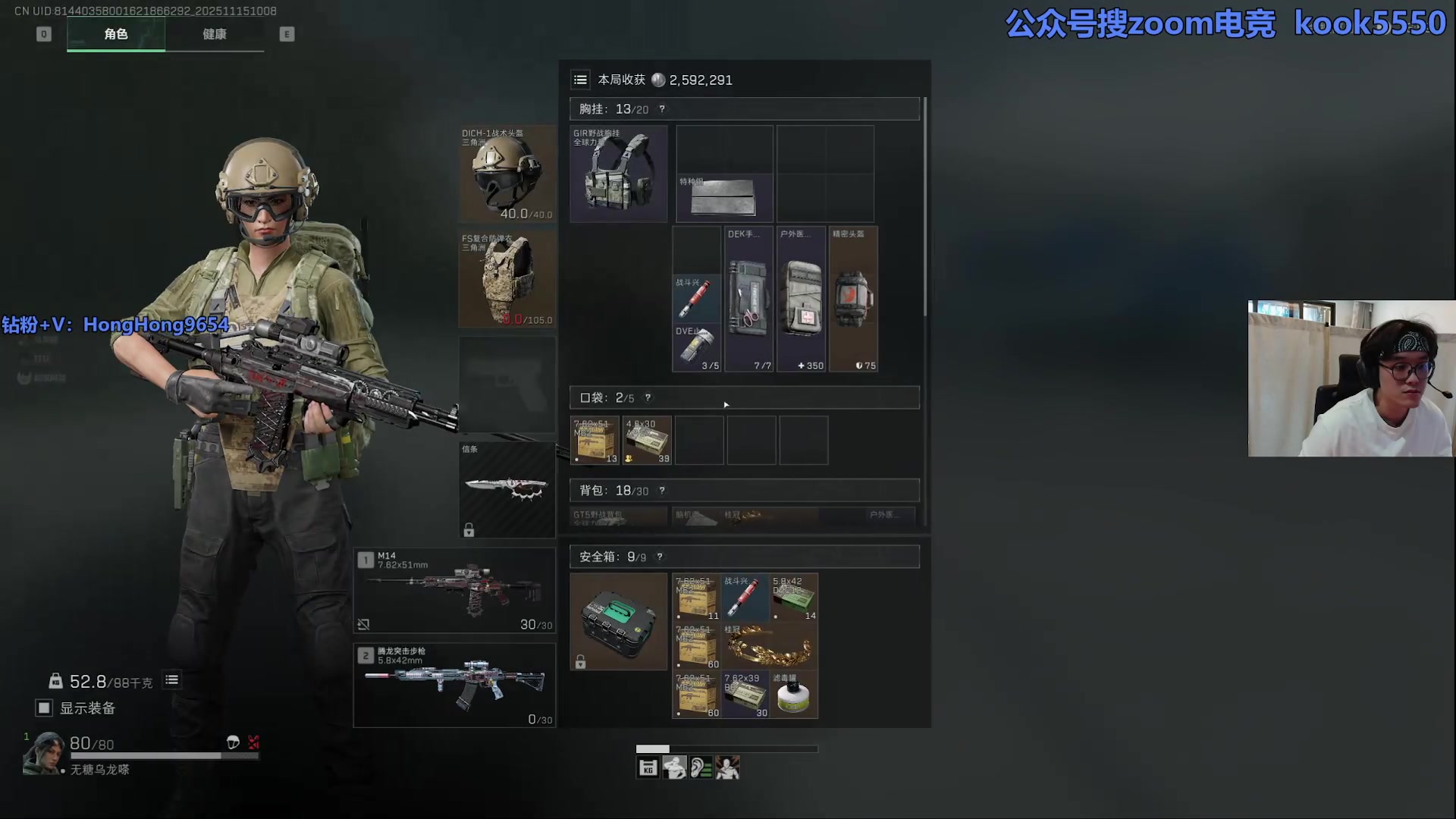Image resolution: width=1456 pixels, height=819 pixels.
Task: Pick the steel plate item in chest rig
Action: [724, 197]
